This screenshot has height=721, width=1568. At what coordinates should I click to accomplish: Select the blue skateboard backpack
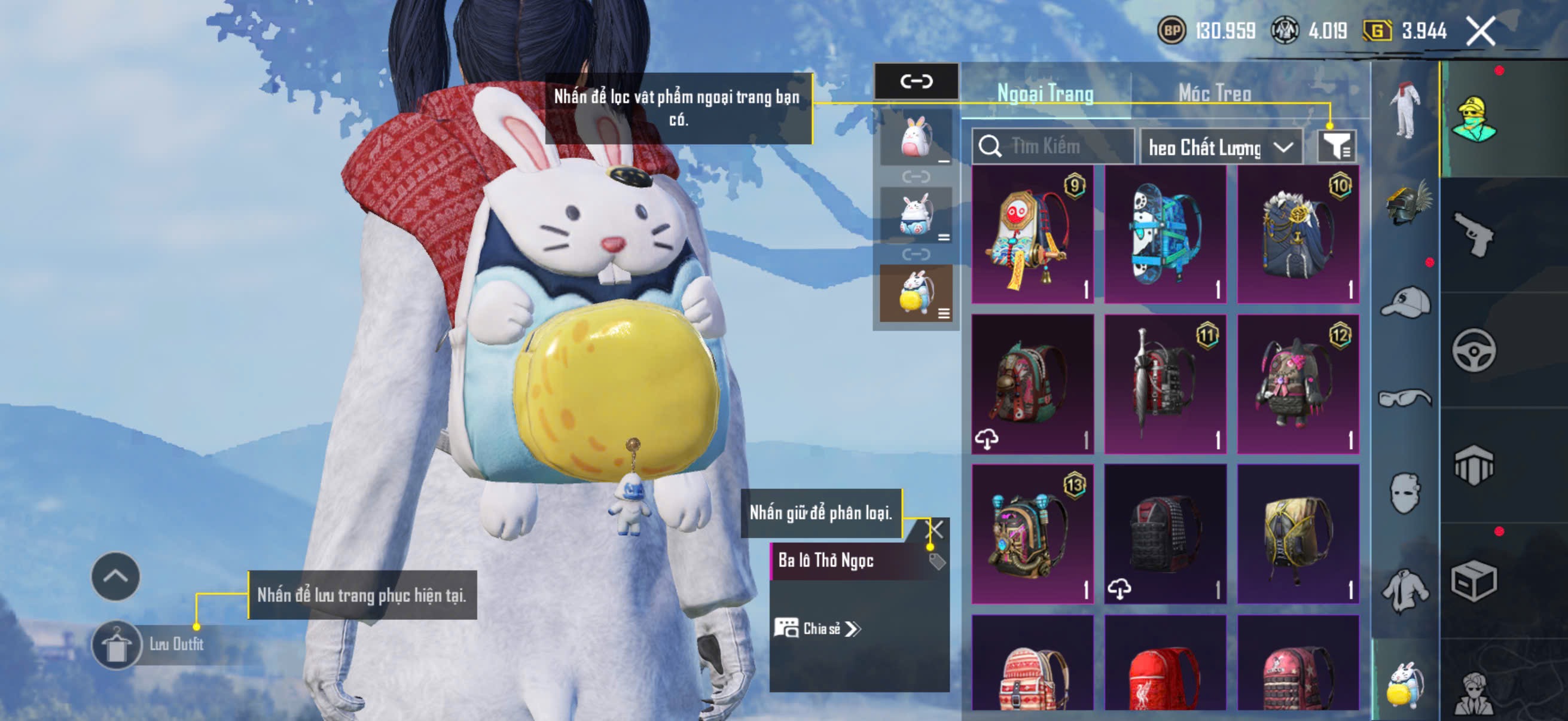pyautogui.click(x=1165, y=234)
